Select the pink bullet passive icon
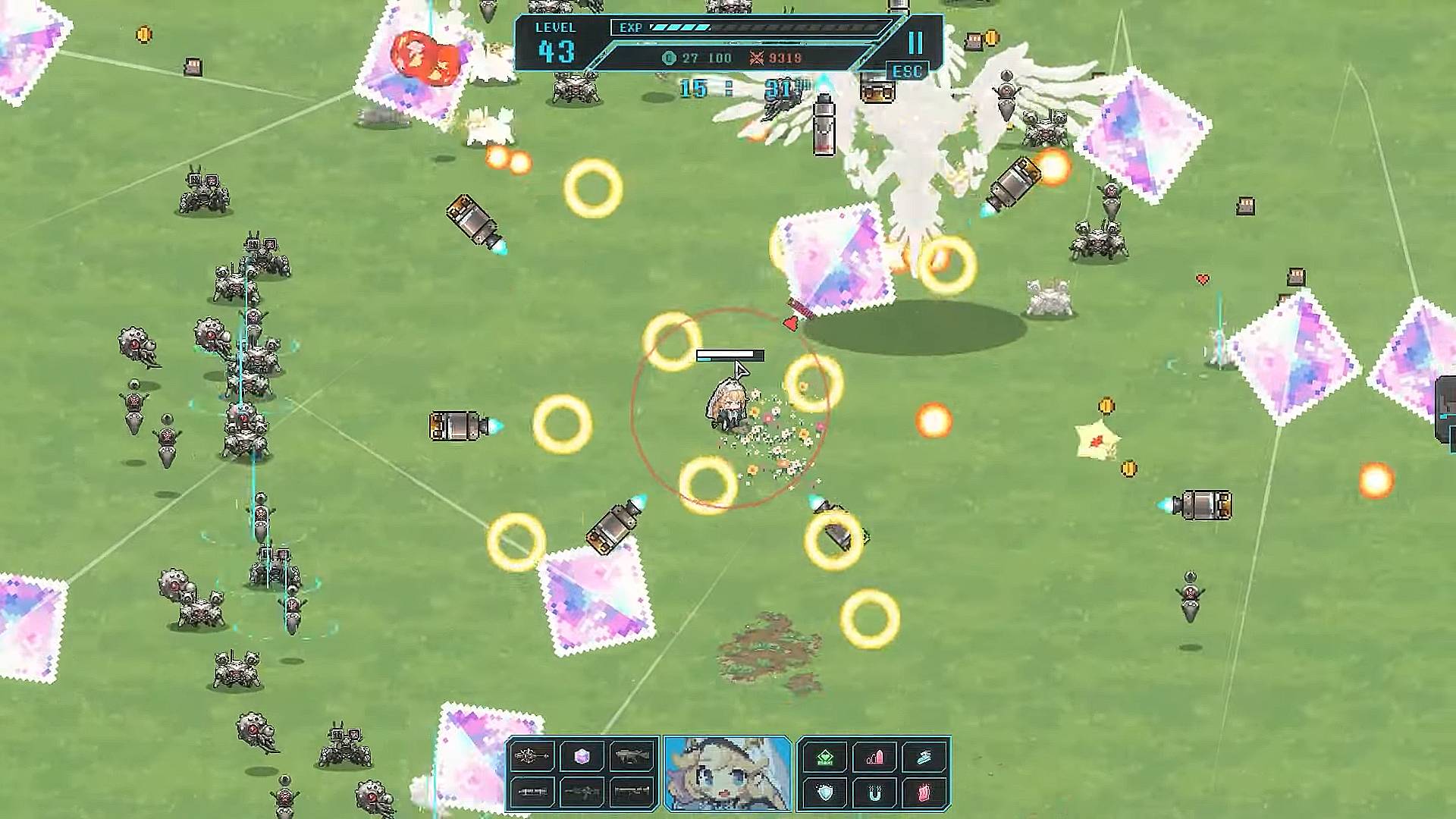1456x819 pixels. point(874,757)
